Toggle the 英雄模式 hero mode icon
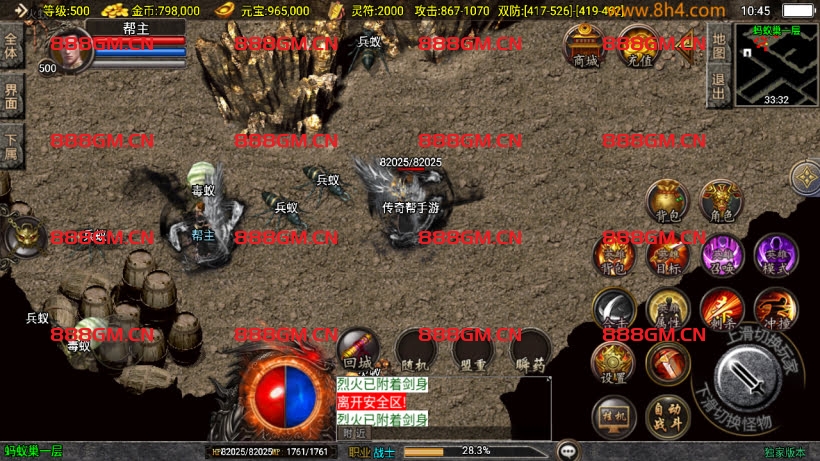This screenshot has width=820, height=461. [x=775, y=254]
